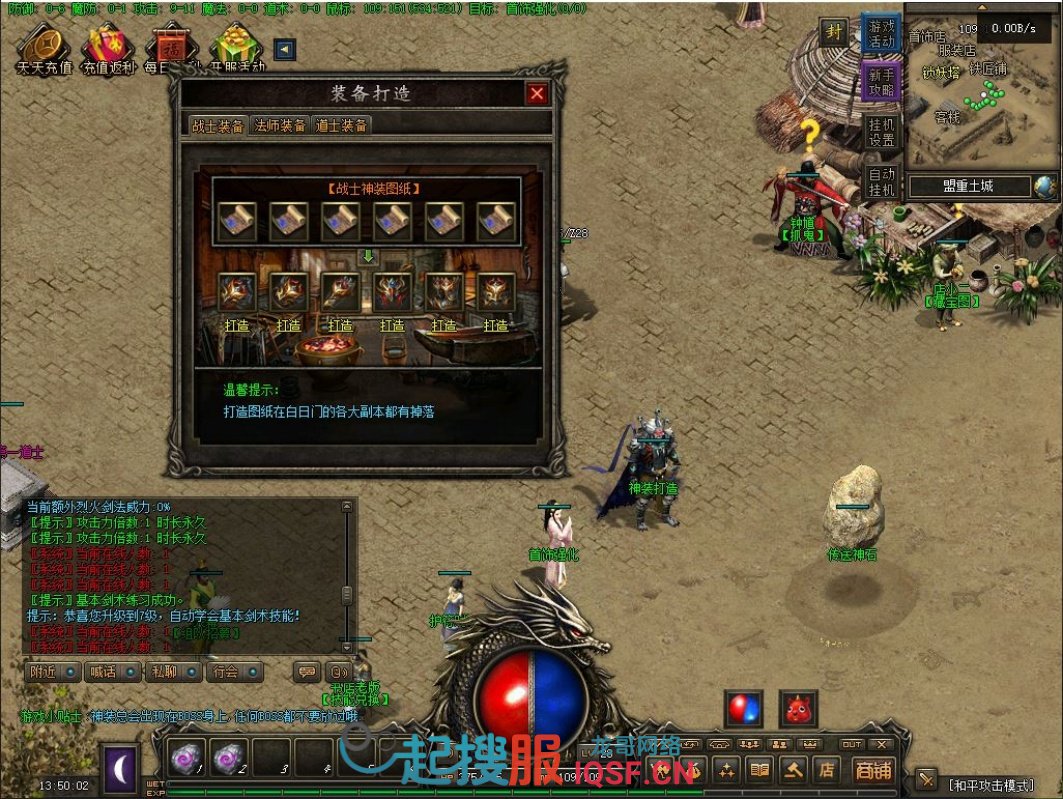The width and height of the screenshot is (1063, 799).
Task: Collapse the top event icons with the arrow
Action: tap(284, 49)
